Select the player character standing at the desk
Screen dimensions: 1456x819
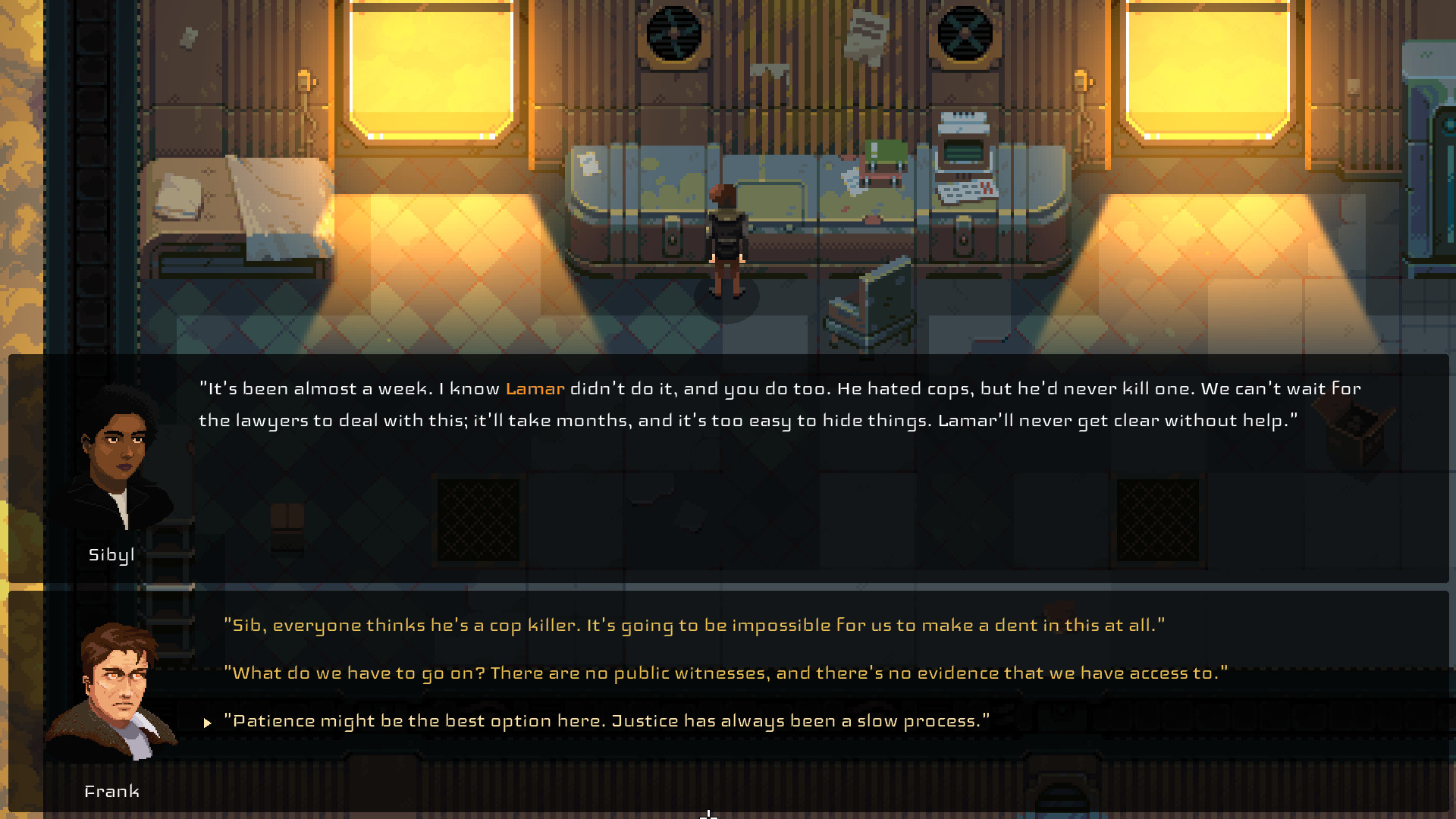[x=726, y=235]
